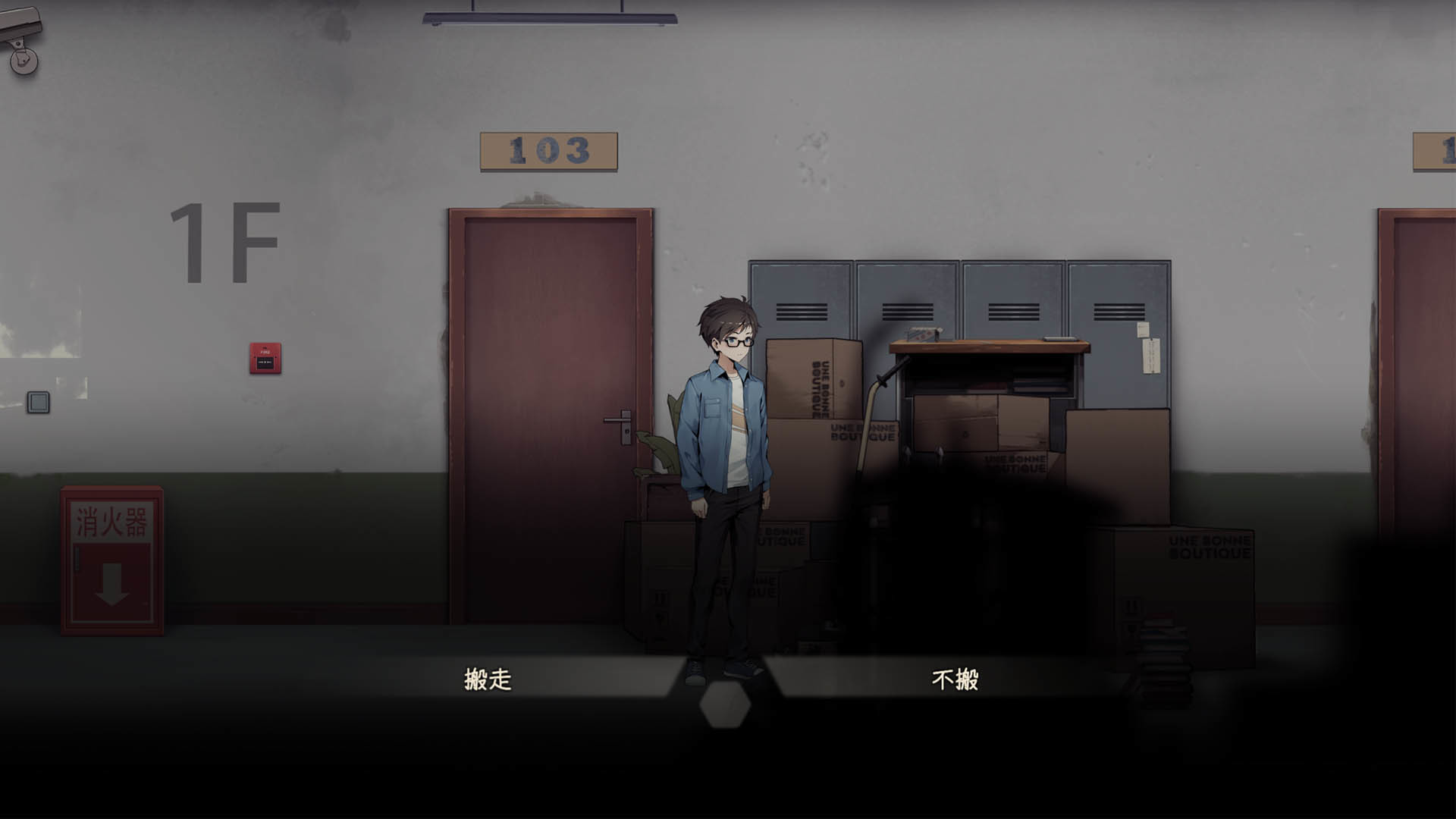Open the 消火器 fire extinguisher cabinet
1456x819 pixels.
coord(112,561)
